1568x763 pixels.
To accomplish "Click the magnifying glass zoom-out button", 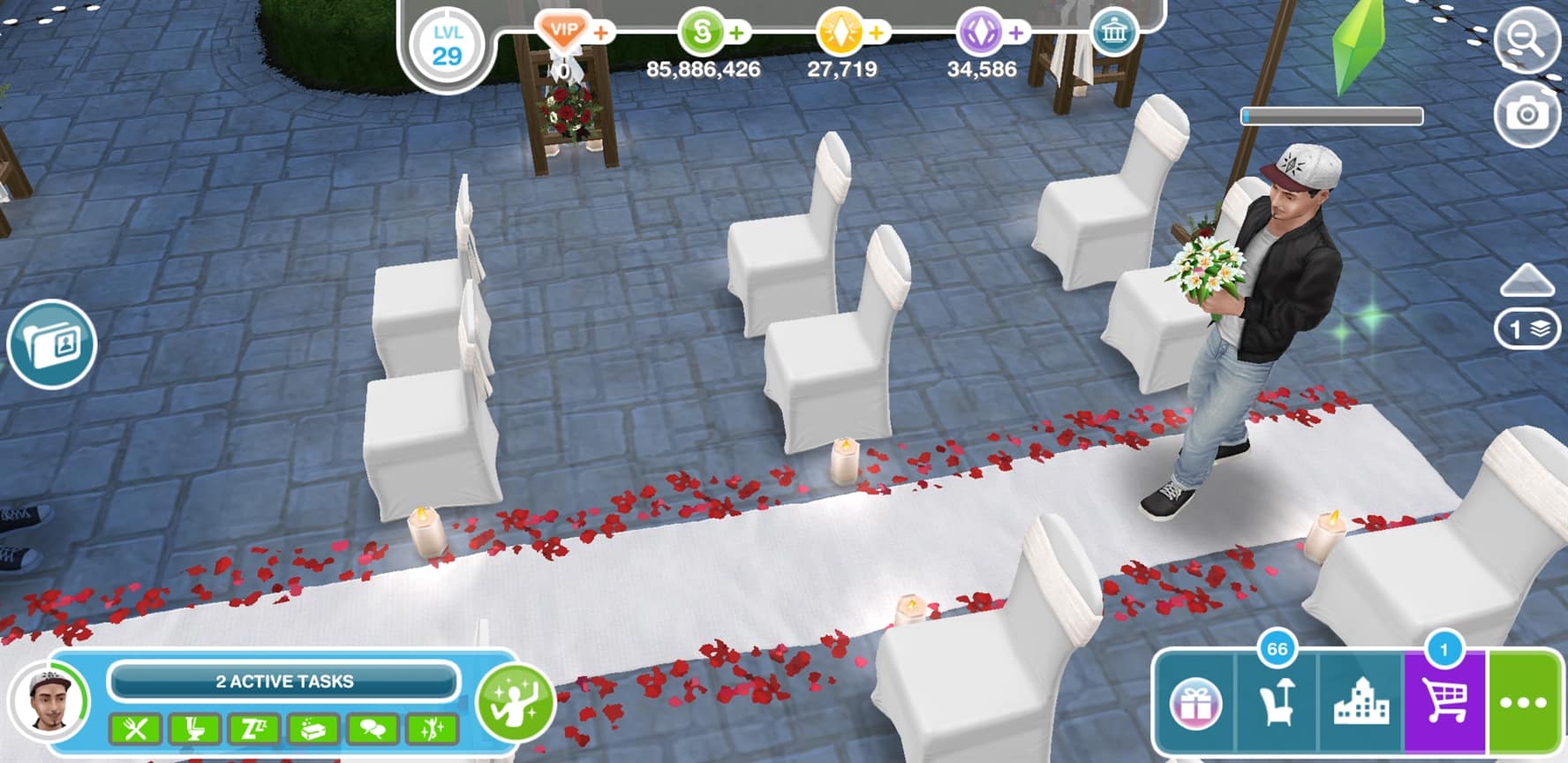I will (1526, 39).
